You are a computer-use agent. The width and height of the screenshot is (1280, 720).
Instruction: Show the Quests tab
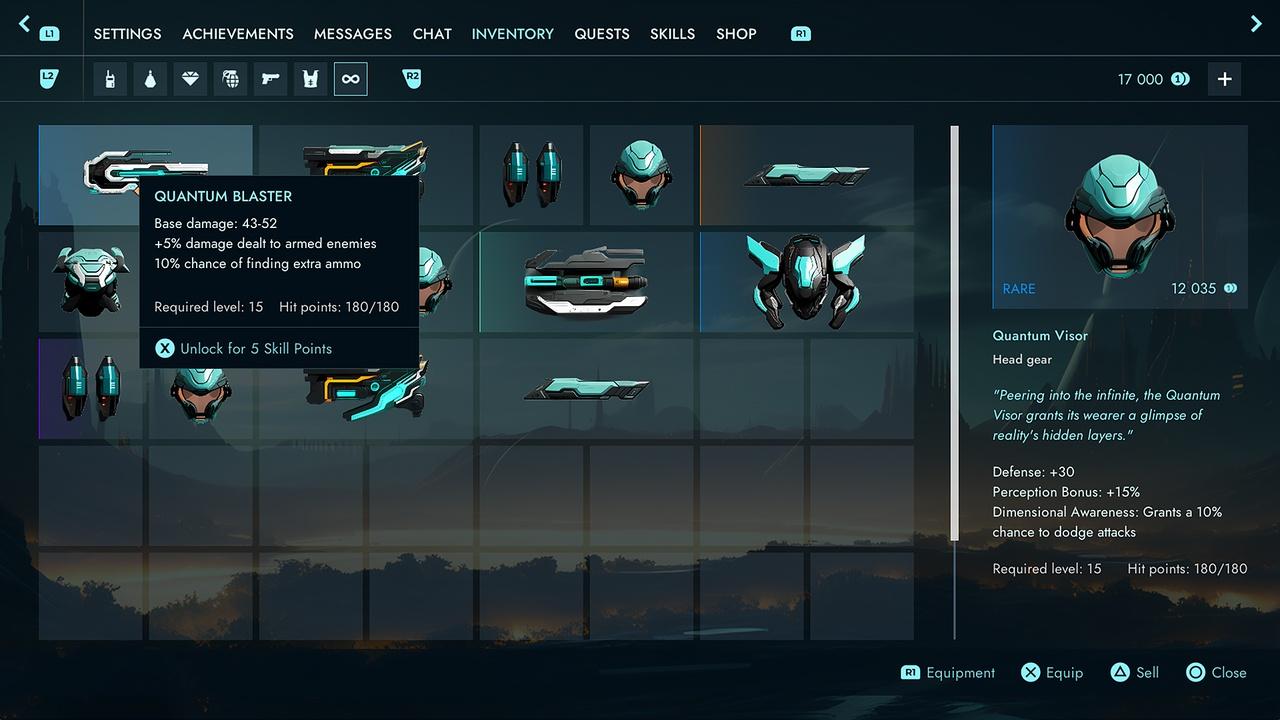(x=602, y=34)
